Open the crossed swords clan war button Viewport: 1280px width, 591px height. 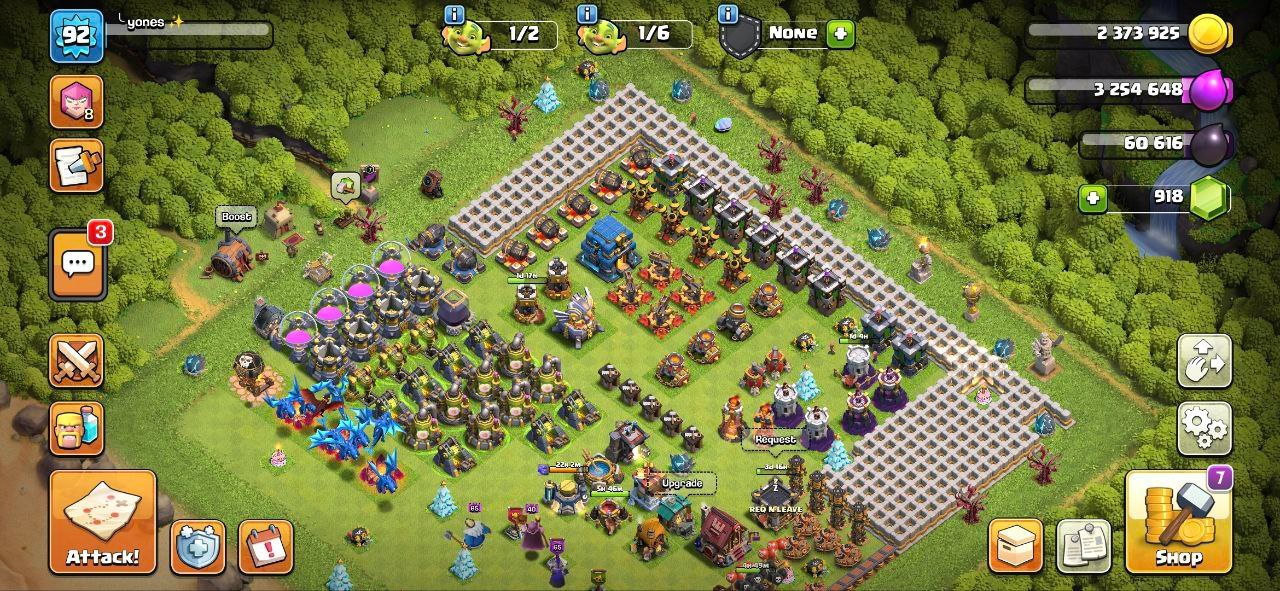click(76, 361)
